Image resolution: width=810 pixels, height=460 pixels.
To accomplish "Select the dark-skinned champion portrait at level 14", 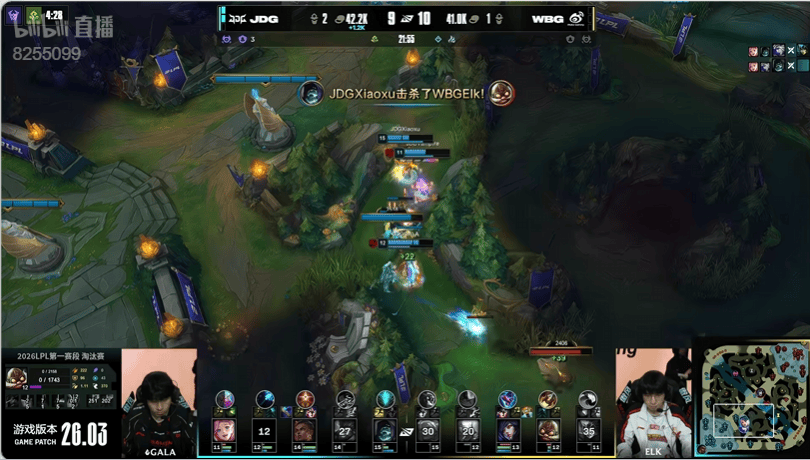I will coord(305,431).
